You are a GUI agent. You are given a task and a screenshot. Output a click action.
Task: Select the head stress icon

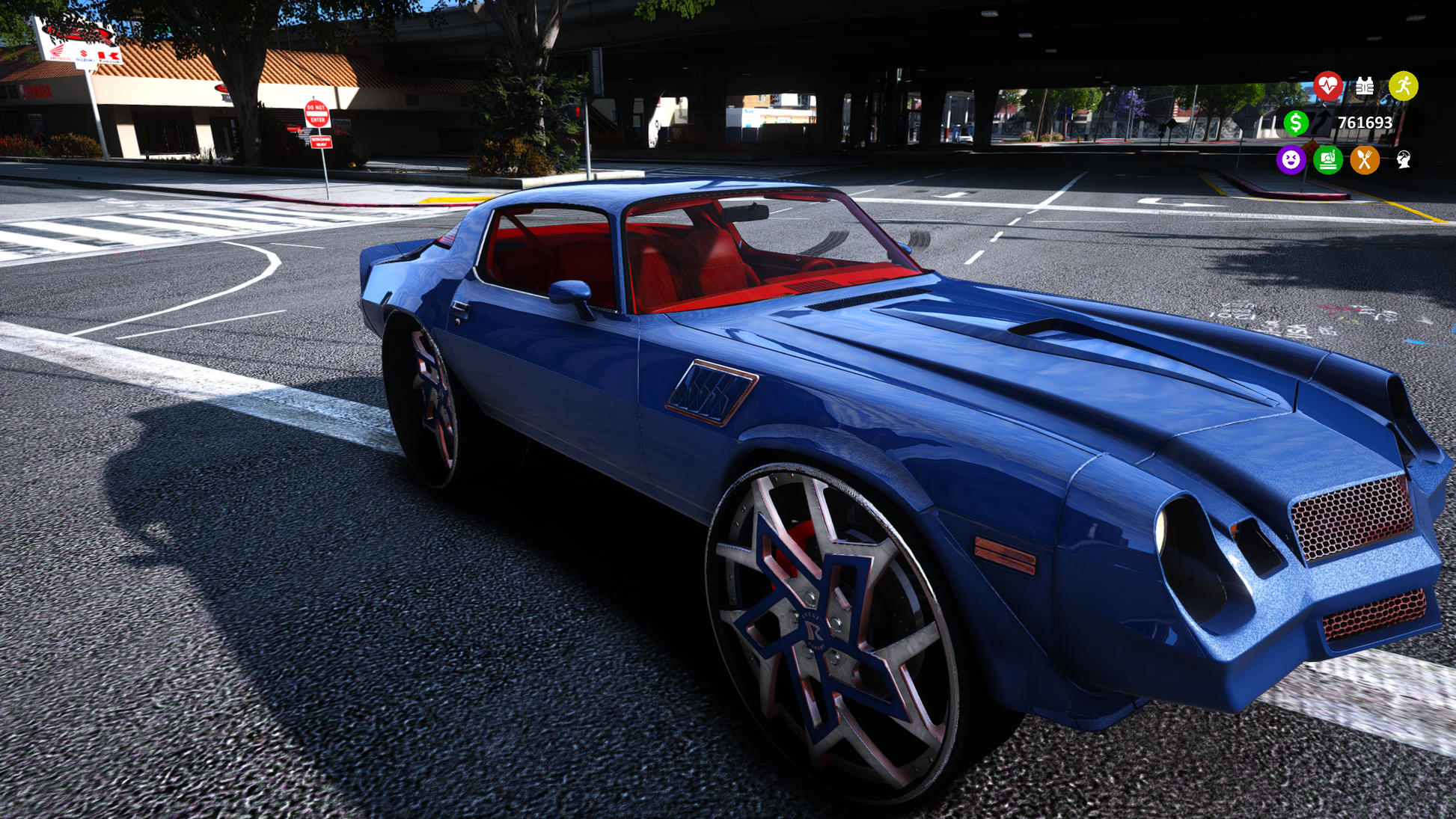1403,159
